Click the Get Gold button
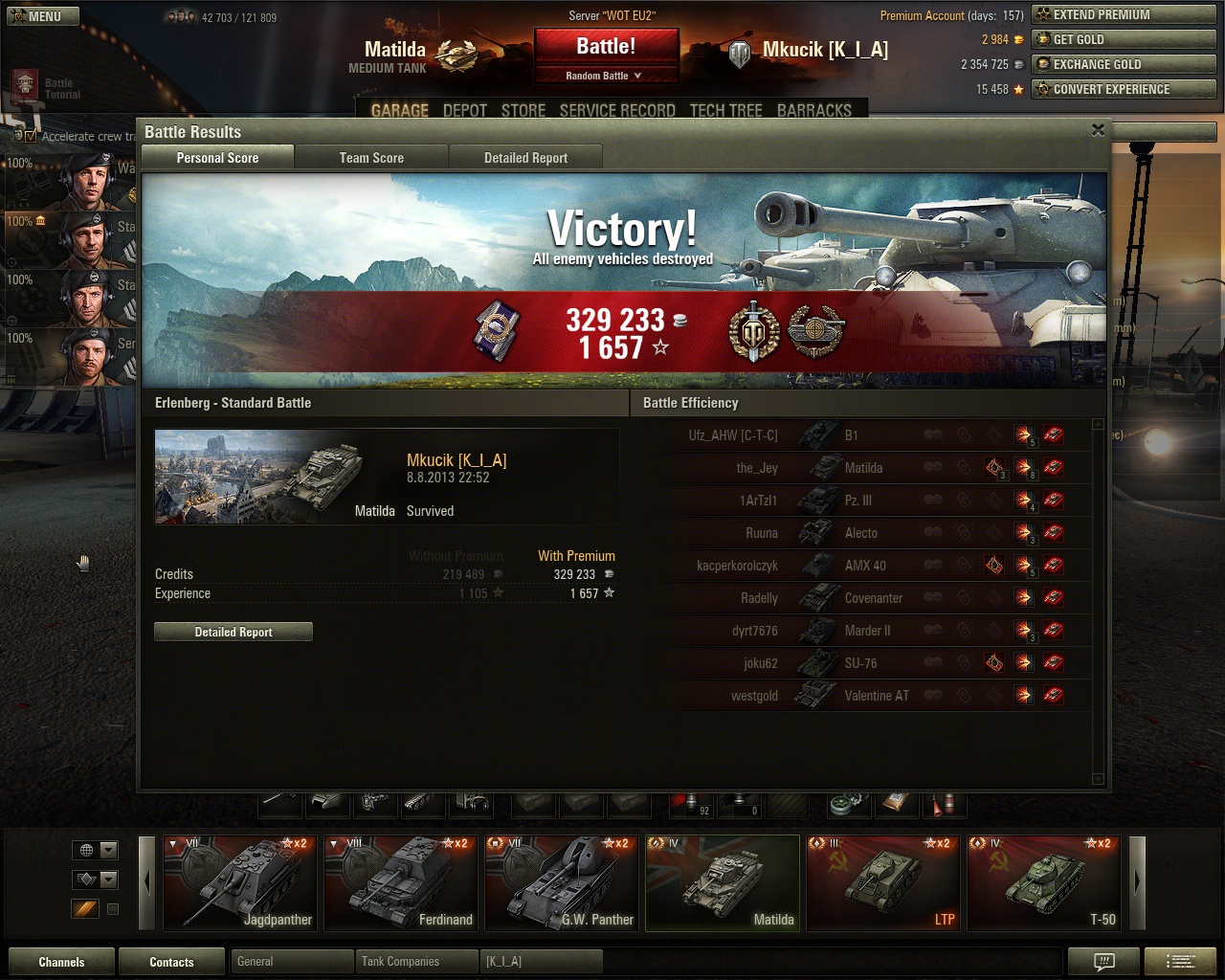The width and height of the screenshot is (1225, 980). coord(1124,39)
